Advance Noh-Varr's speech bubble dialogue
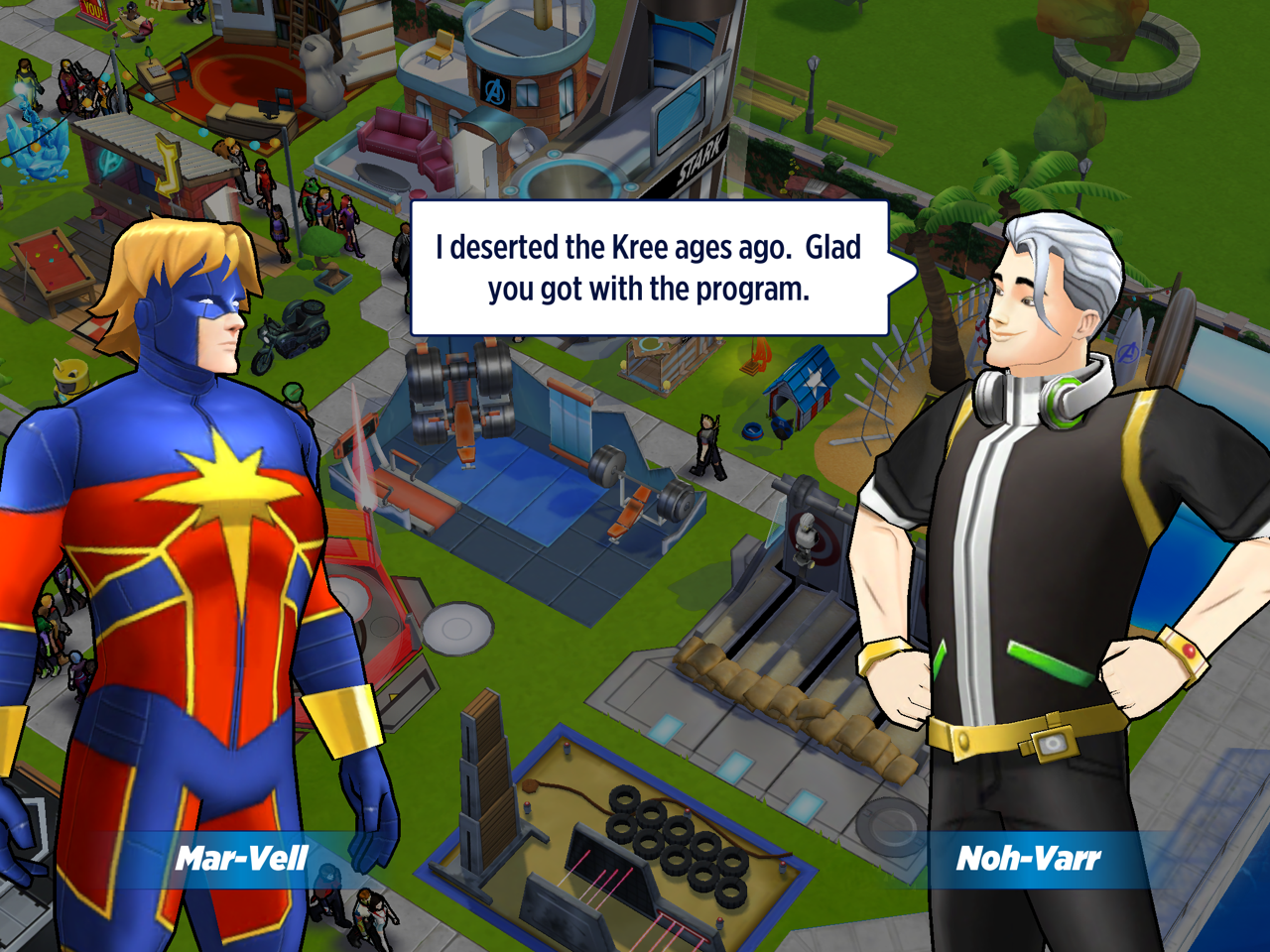This screenshot has width=1270, height=952. (x=649, y=268)
